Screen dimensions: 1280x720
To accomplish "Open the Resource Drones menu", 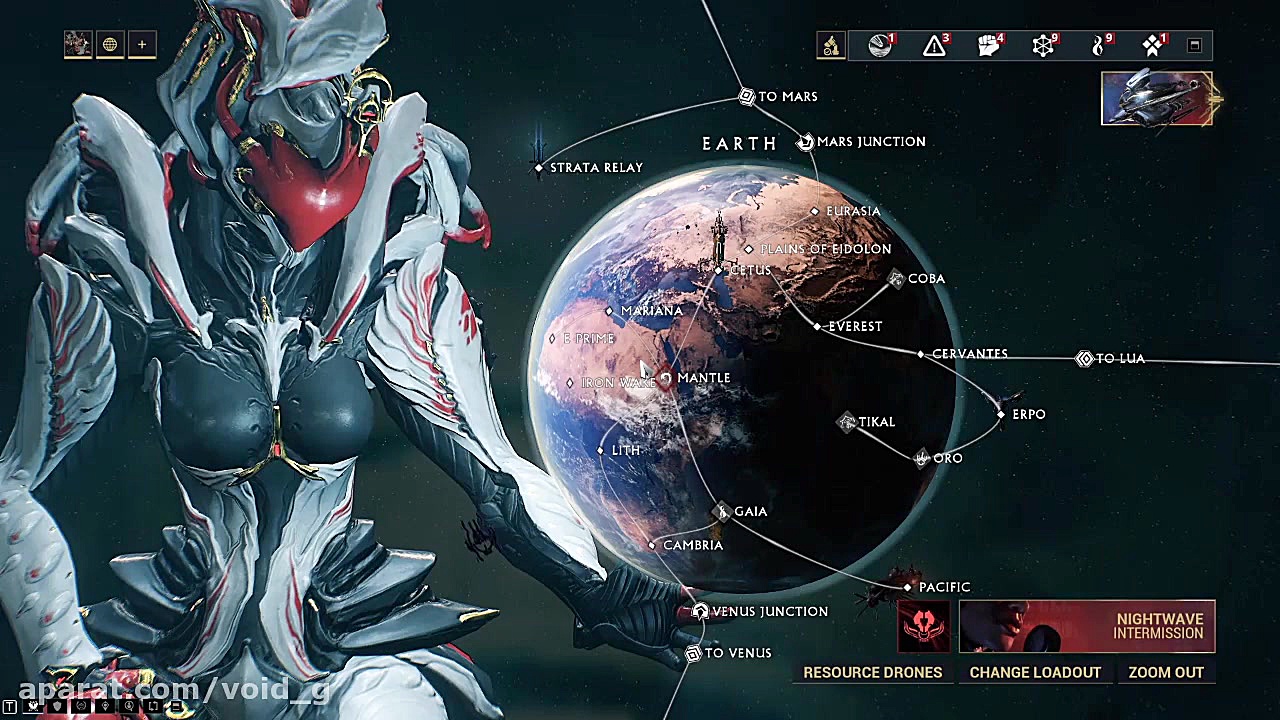I will (872, 672).
